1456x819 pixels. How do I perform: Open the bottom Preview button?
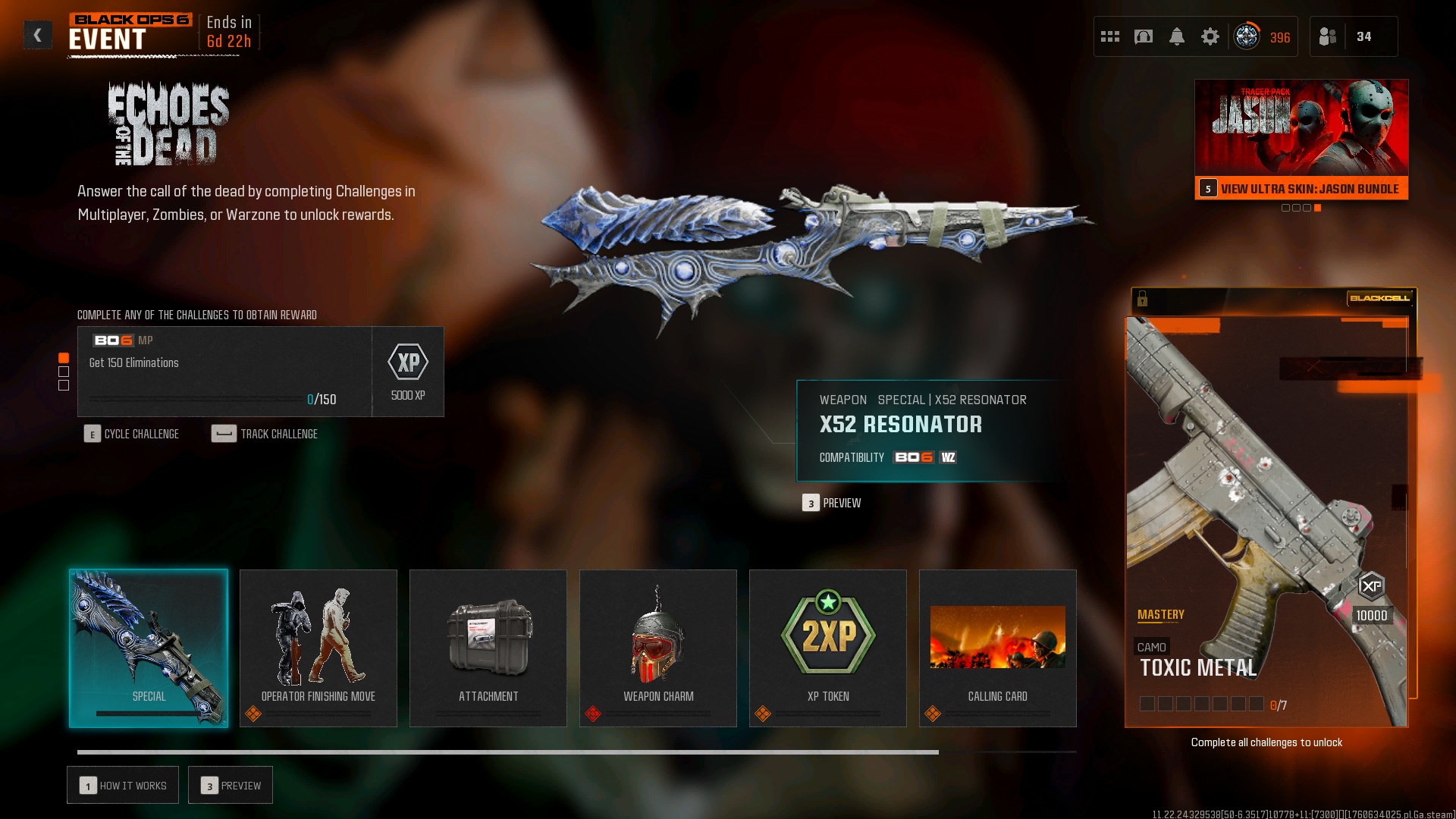[x=231, y=786]
